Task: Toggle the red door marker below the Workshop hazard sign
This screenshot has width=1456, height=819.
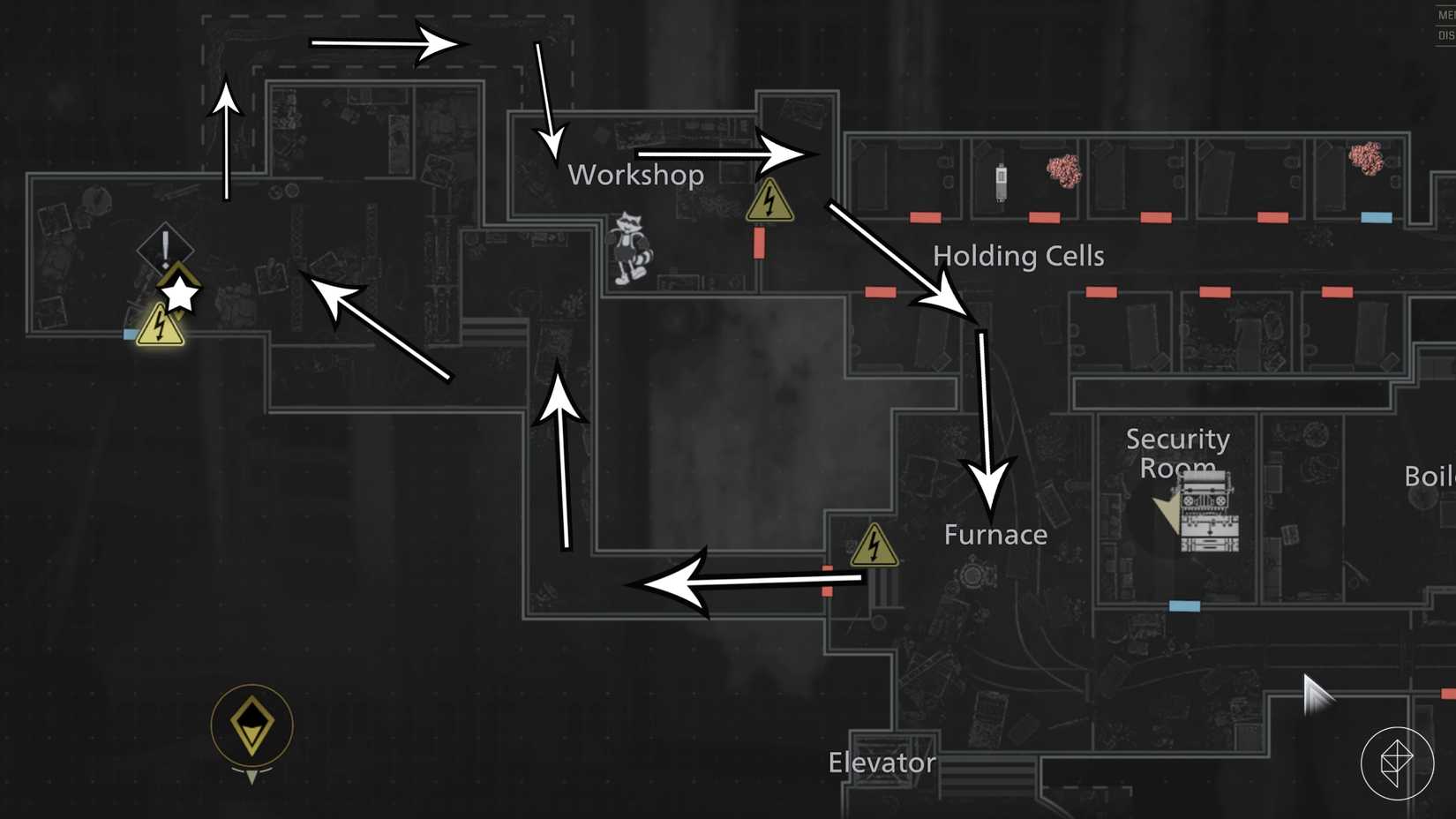Action: pos(760,241)
